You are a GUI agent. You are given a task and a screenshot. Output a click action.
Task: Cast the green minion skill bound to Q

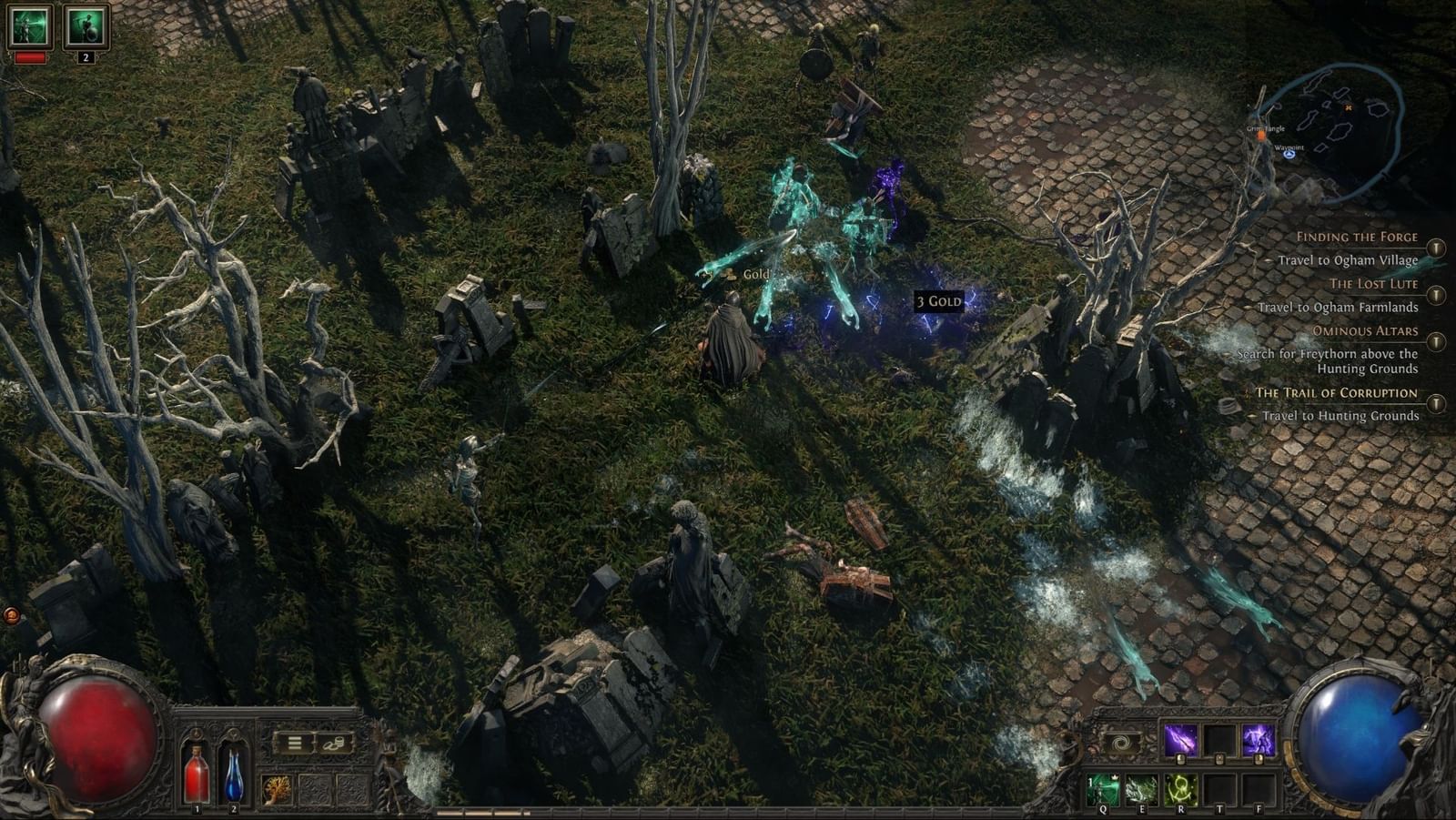coord(1103,789)
